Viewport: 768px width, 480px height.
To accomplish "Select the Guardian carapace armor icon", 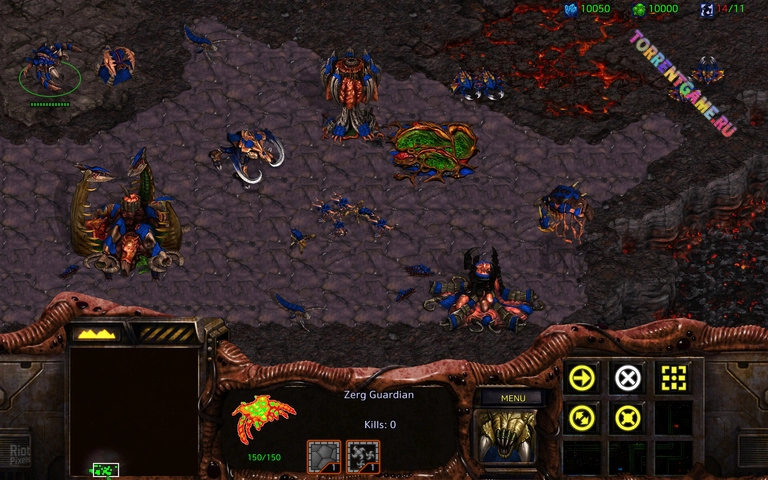I will click(323, 456).
